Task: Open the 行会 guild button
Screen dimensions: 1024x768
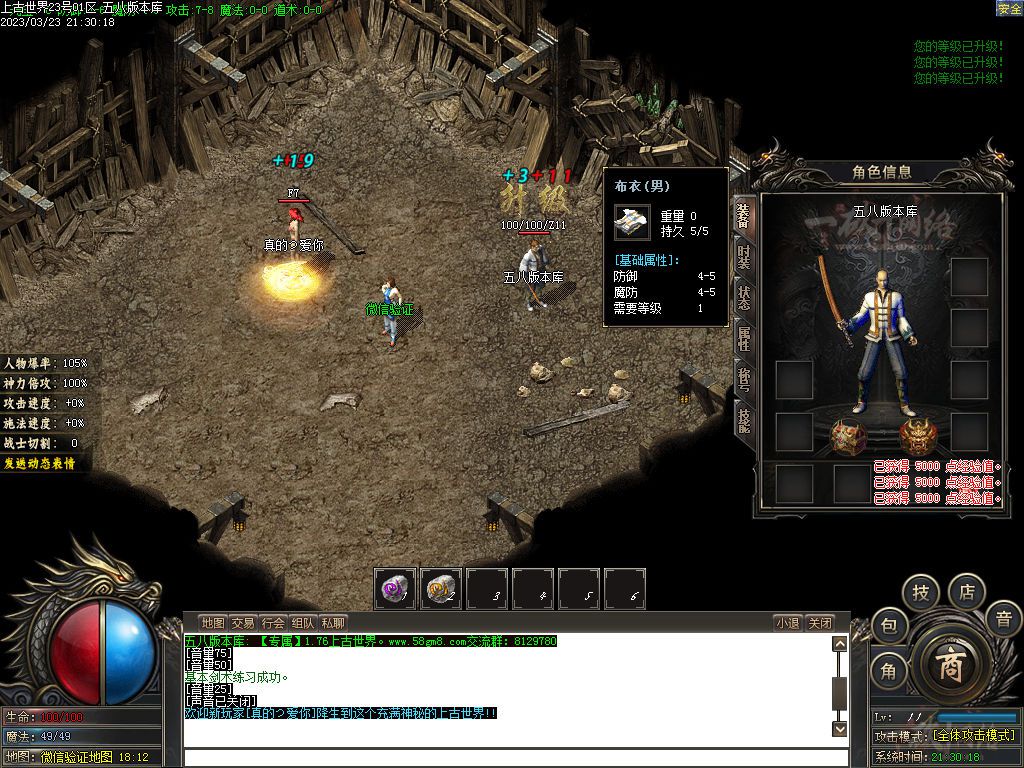Action: click(273, 623)
